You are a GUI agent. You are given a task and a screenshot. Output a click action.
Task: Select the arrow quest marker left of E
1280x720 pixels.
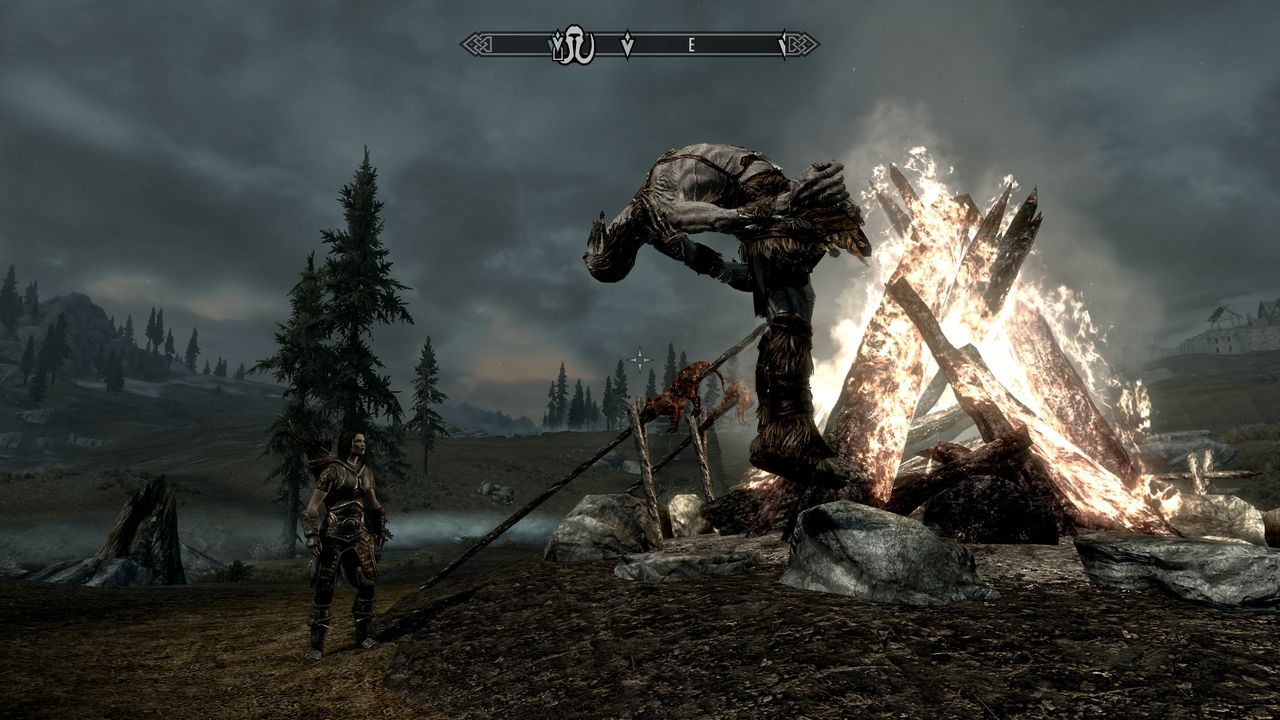tap(627, 44)
